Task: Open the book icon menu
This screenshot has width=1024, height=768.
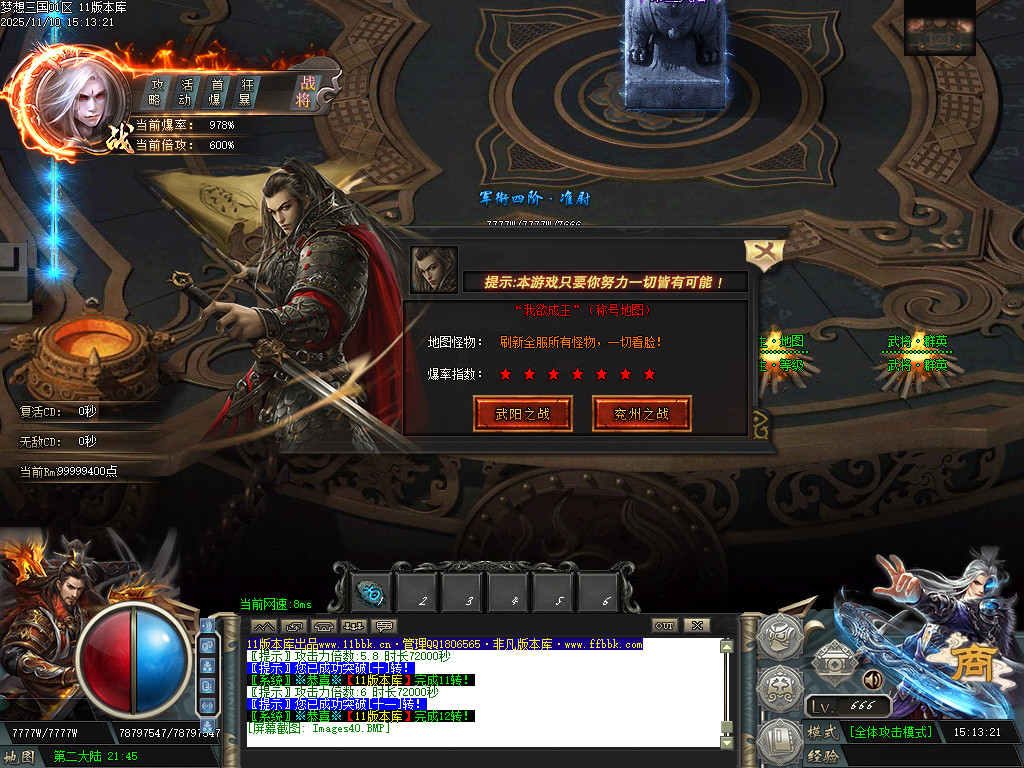Action: pos(780,741)
